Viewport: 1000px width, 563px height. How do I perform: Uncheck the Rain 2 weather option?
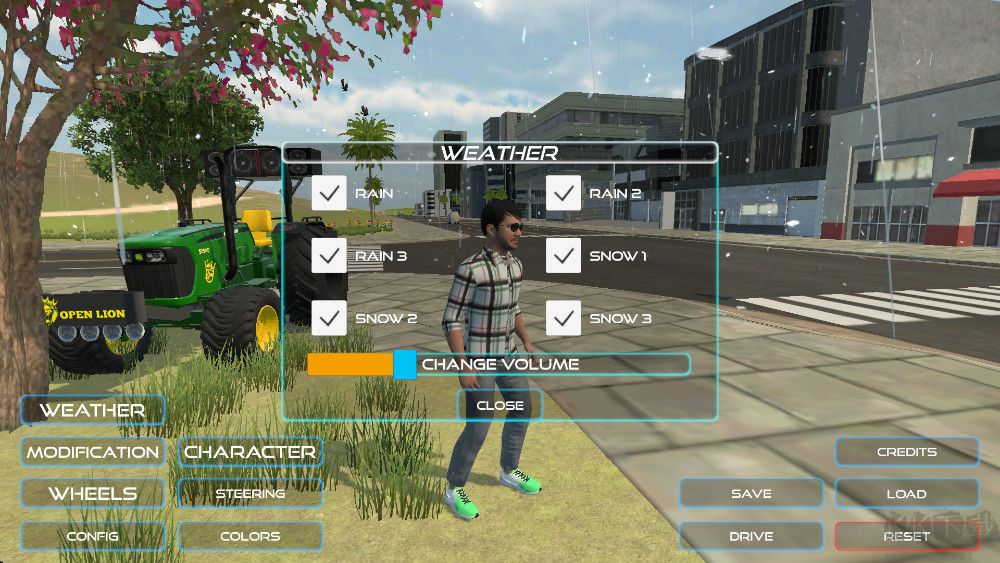[x=564, y=193]
